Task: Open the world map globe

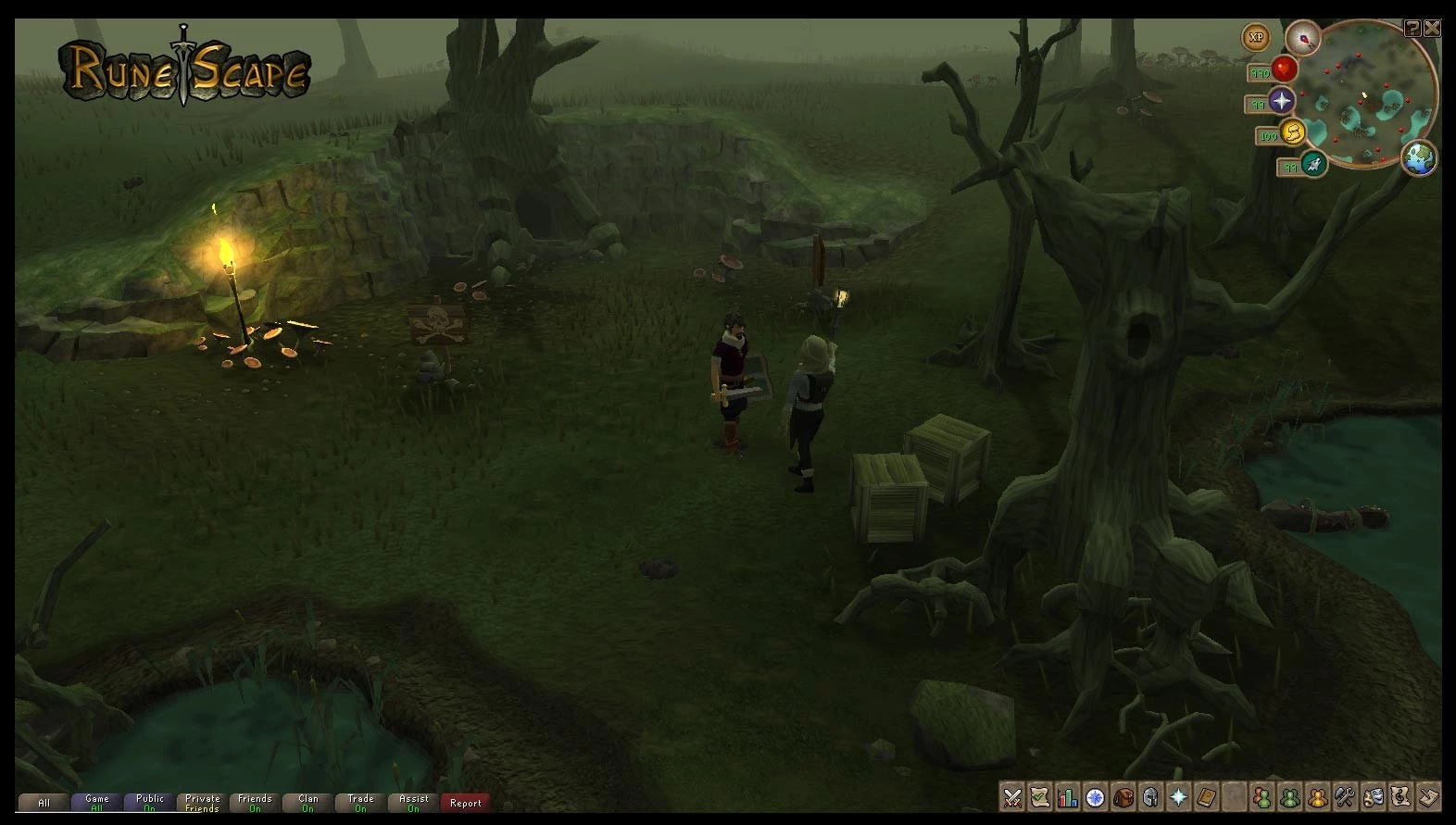Action: coord(1419,158)
